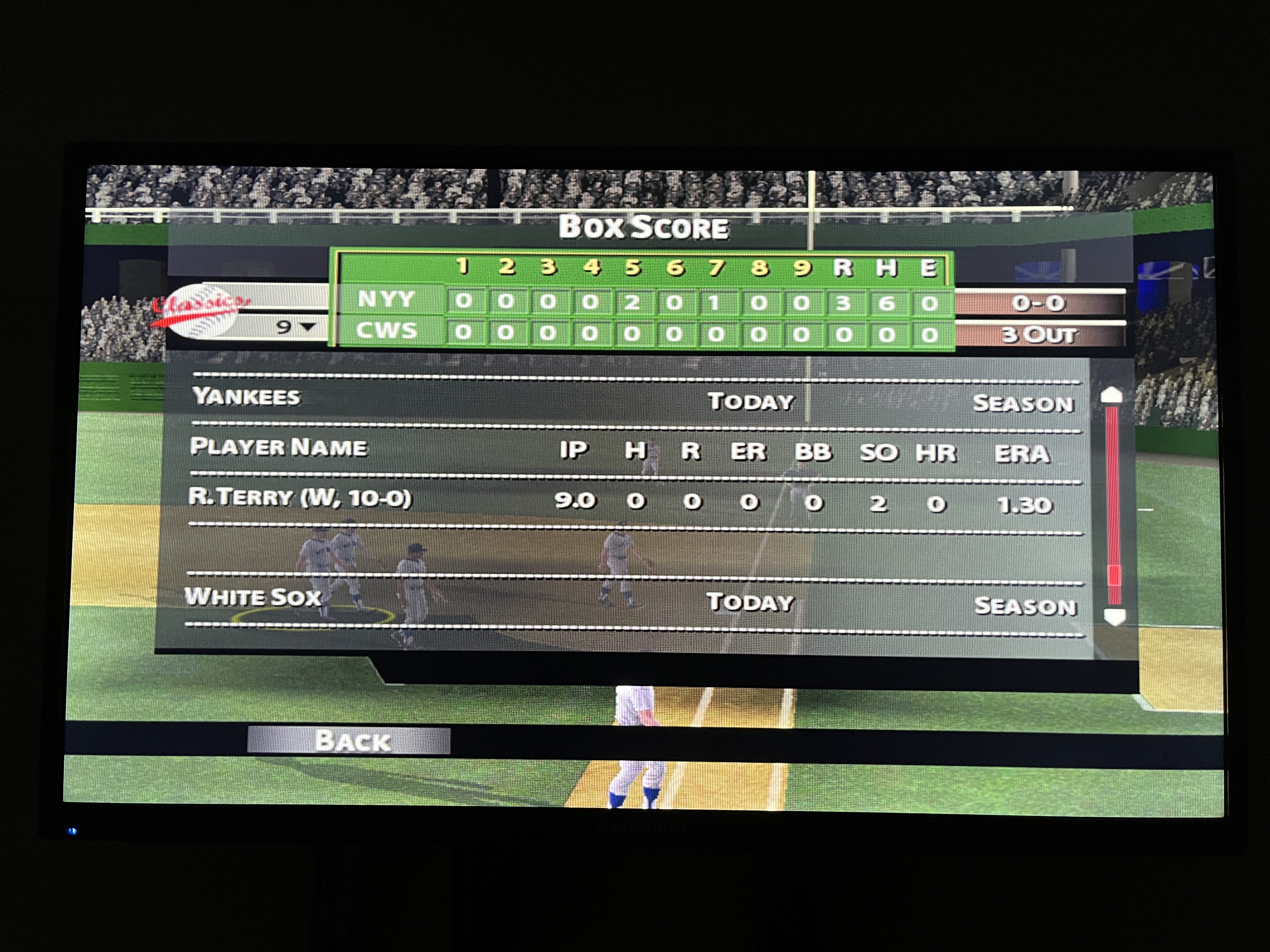The width and height of the screenshot is (1270, 952).
Task: Click the scrollbar's down arrow
Action: point(1114,616)
